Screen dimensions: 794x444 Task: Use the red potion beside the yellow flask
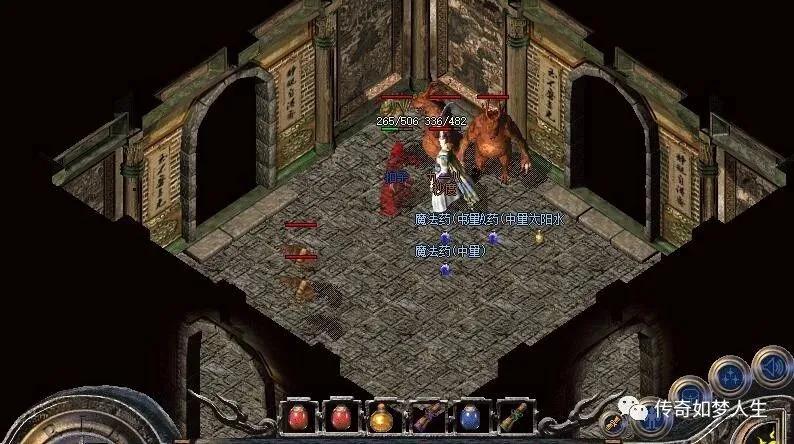tap(340, 417)
